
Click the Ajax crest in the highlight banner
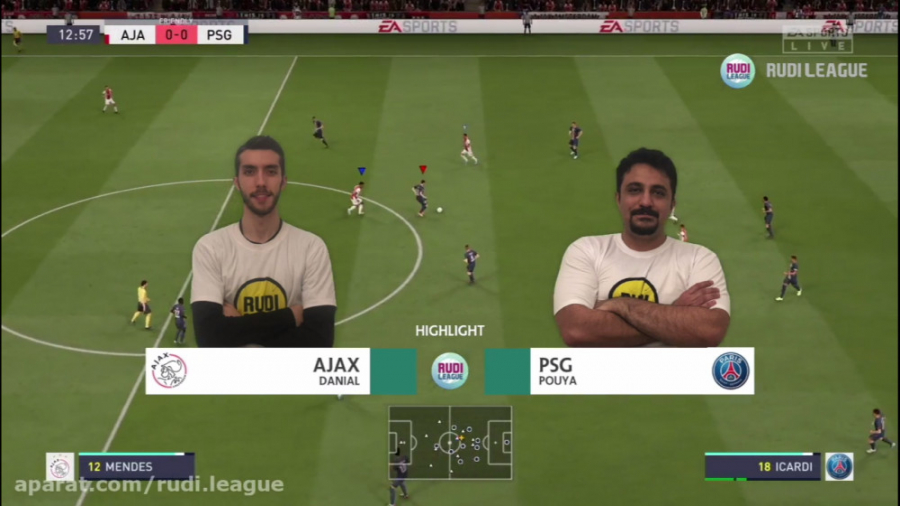169,371
